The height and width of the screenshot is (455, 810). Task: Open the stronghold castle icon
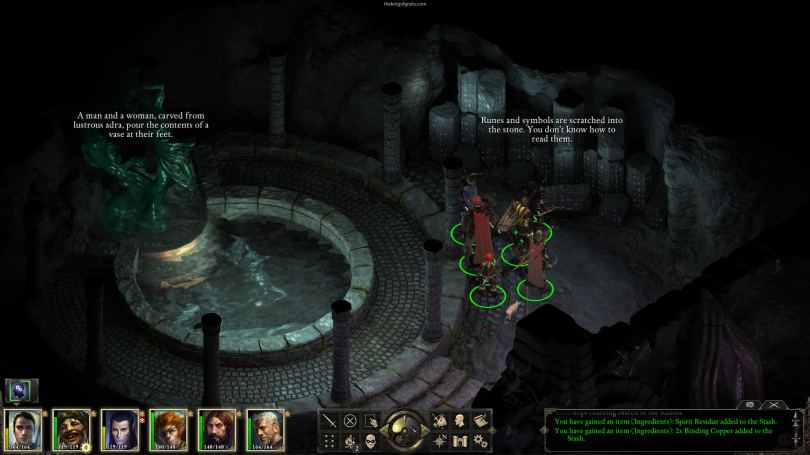click(x=460, y=441)
